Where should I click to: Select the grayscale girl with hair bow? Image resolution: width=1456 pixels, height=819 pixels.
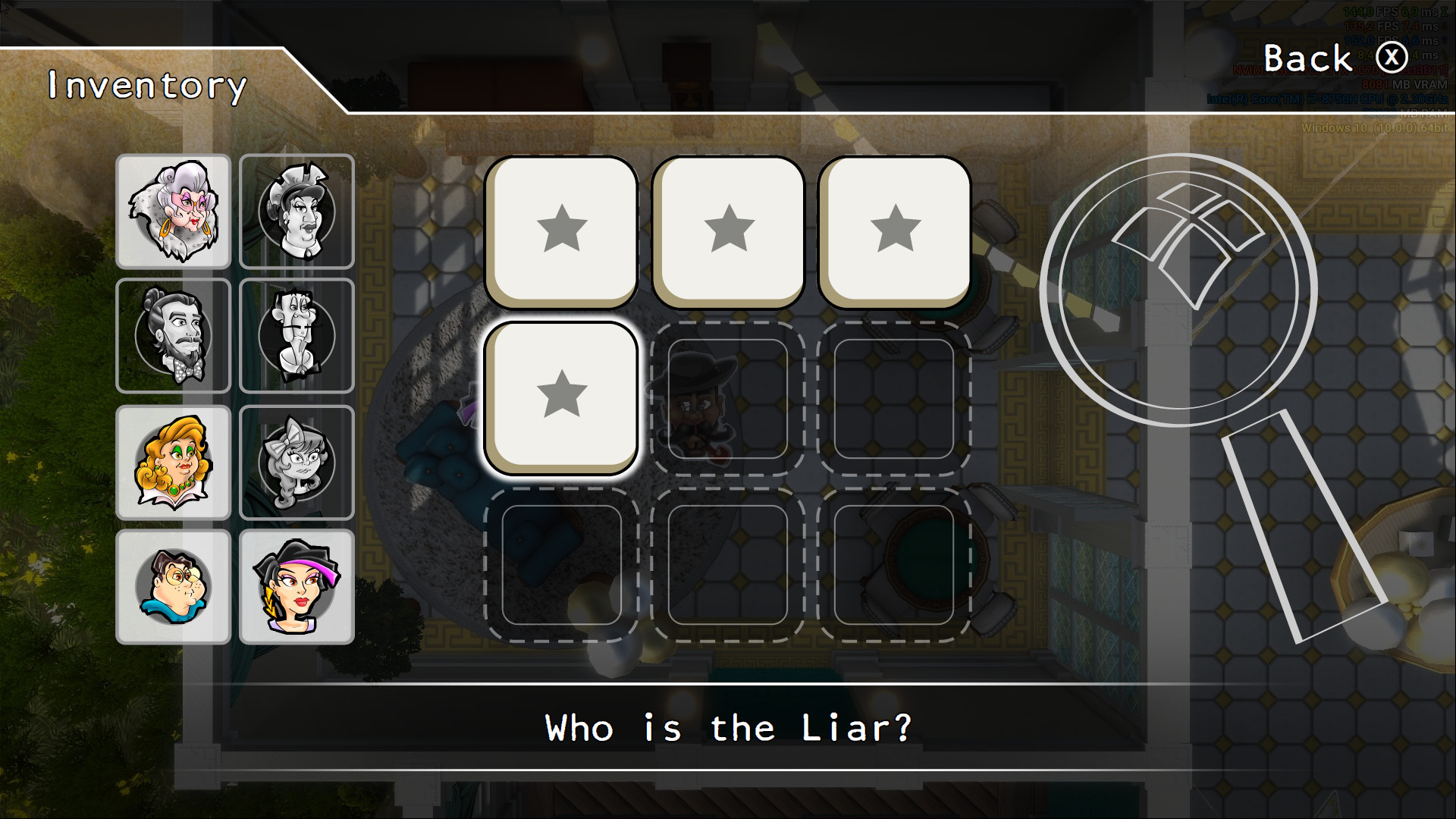pyautogui.click(x=297, y=461)
